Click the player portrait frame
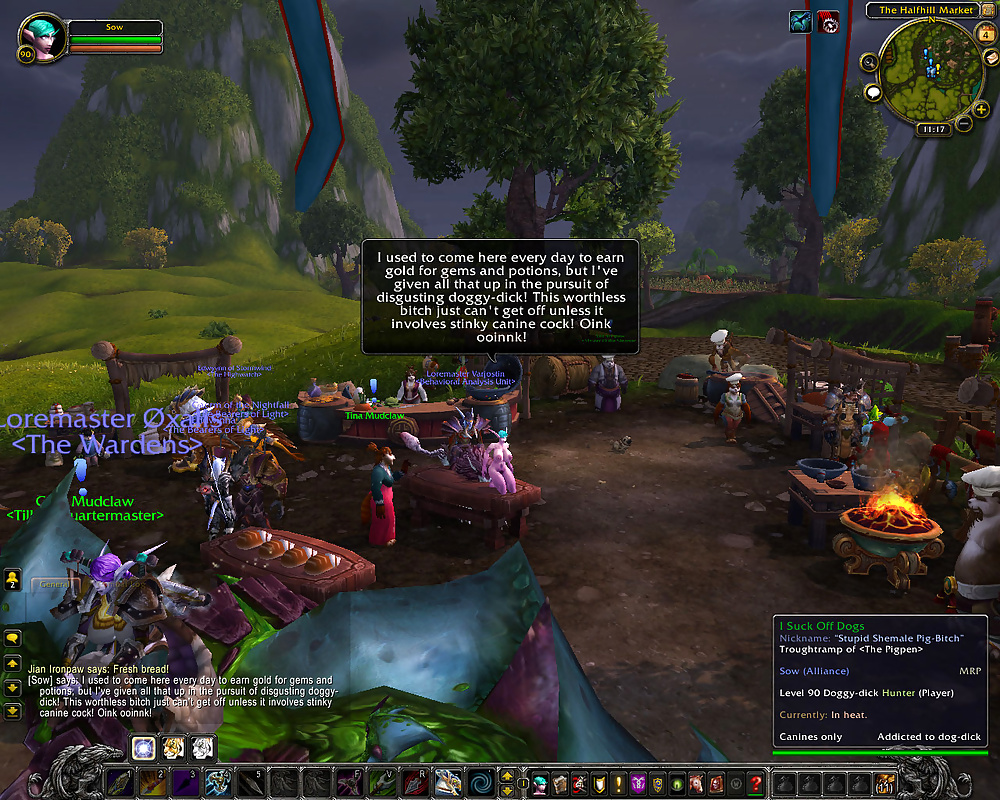1000x800 pixels. click(x=42, y=38)
